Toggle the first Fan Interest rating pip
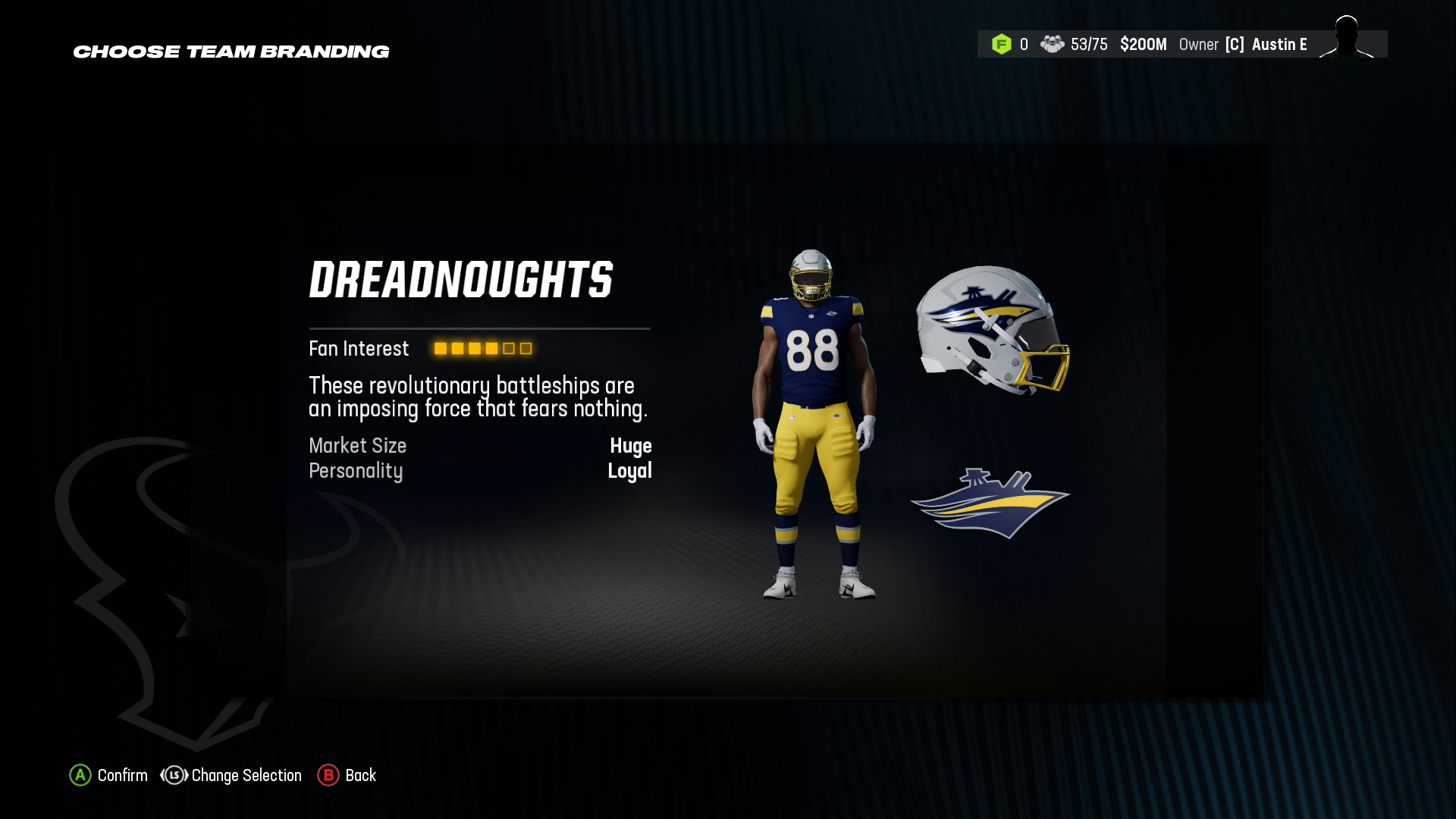The image size is (1456, 819). [x=440, y=349]
